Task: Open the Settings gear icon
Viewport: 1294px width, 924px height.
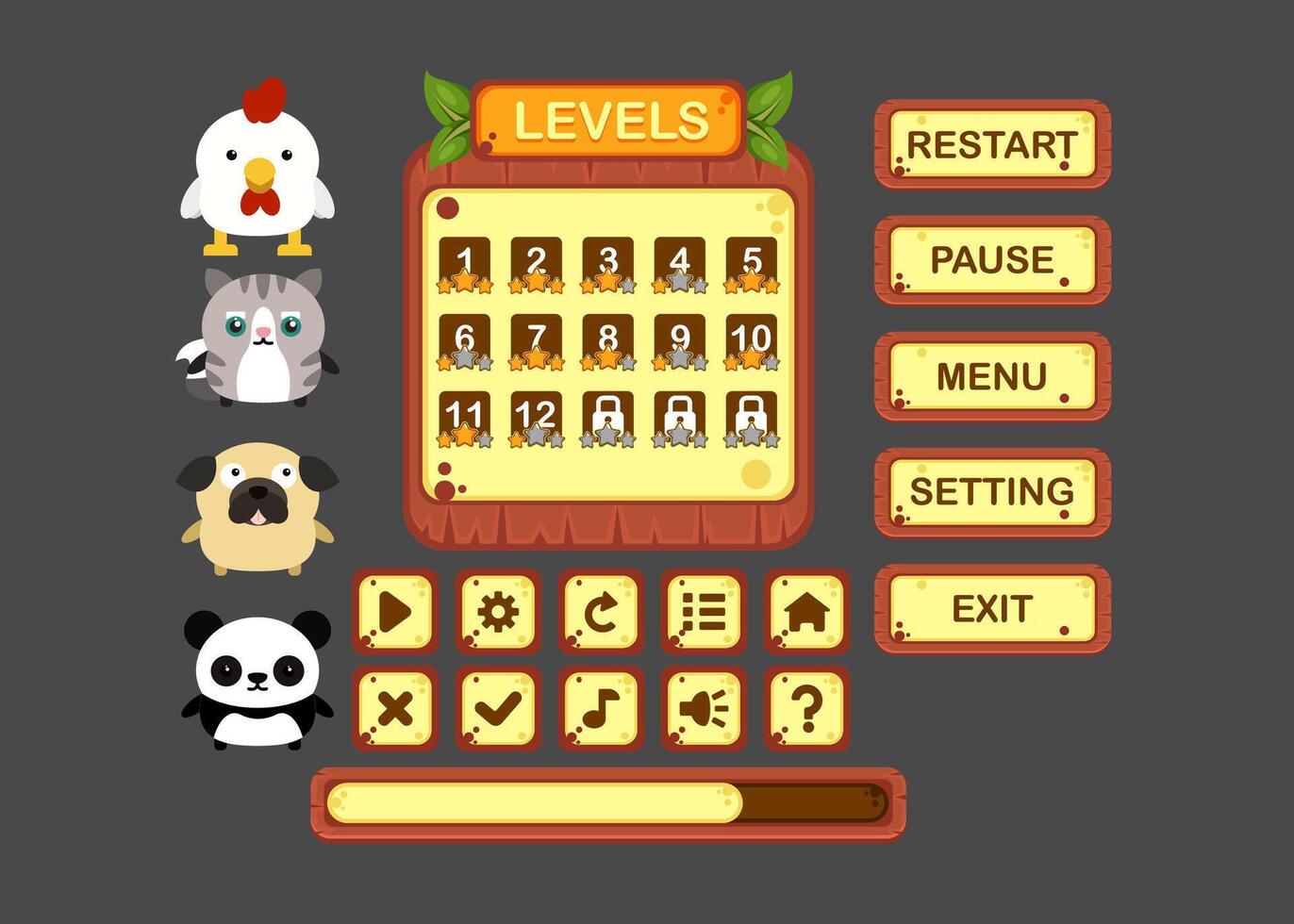Action: pos(497,614)
